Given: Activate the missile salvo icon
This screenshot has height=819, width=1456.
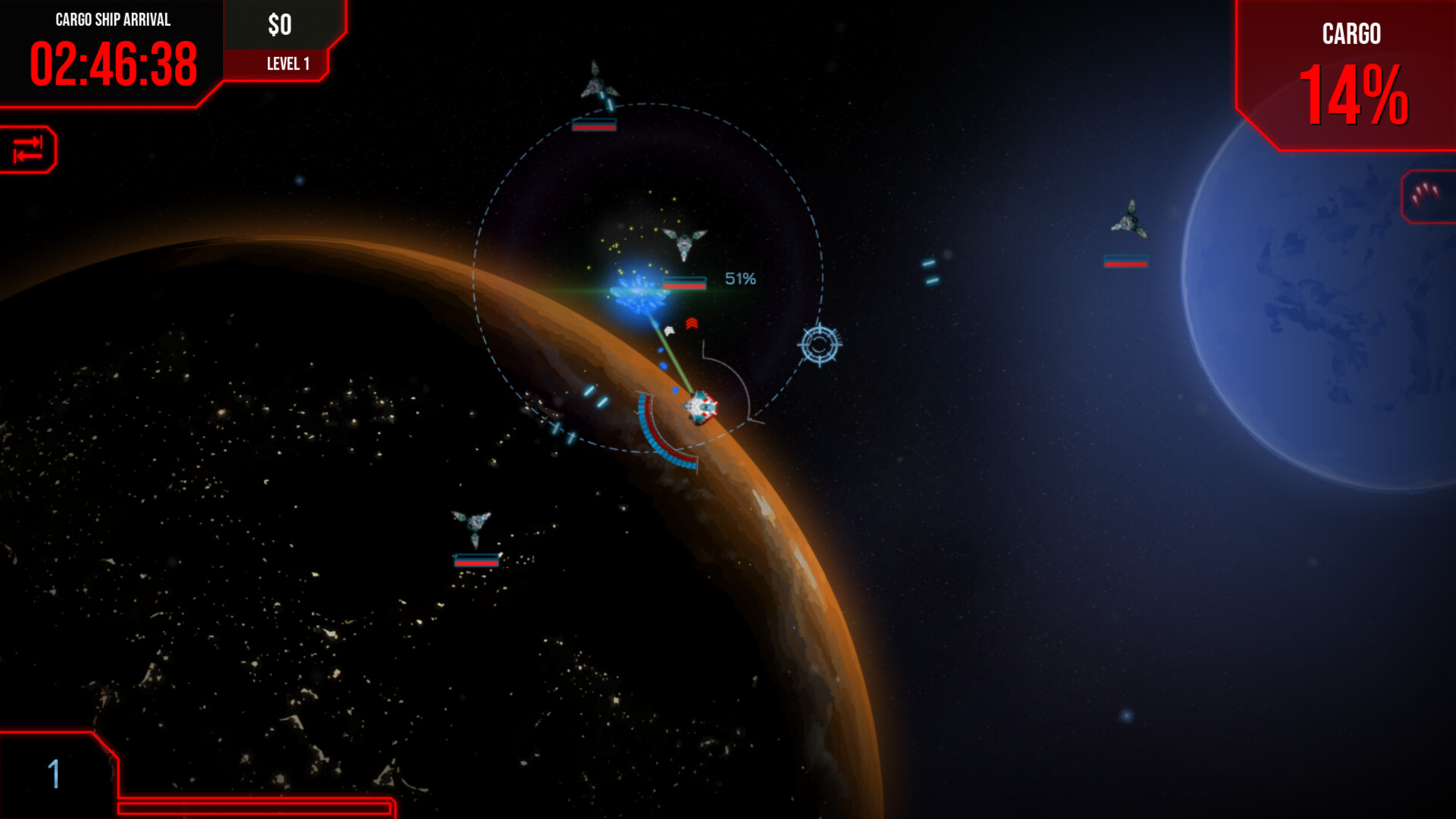Looking at the screenshot, I should coord(1426,195).
